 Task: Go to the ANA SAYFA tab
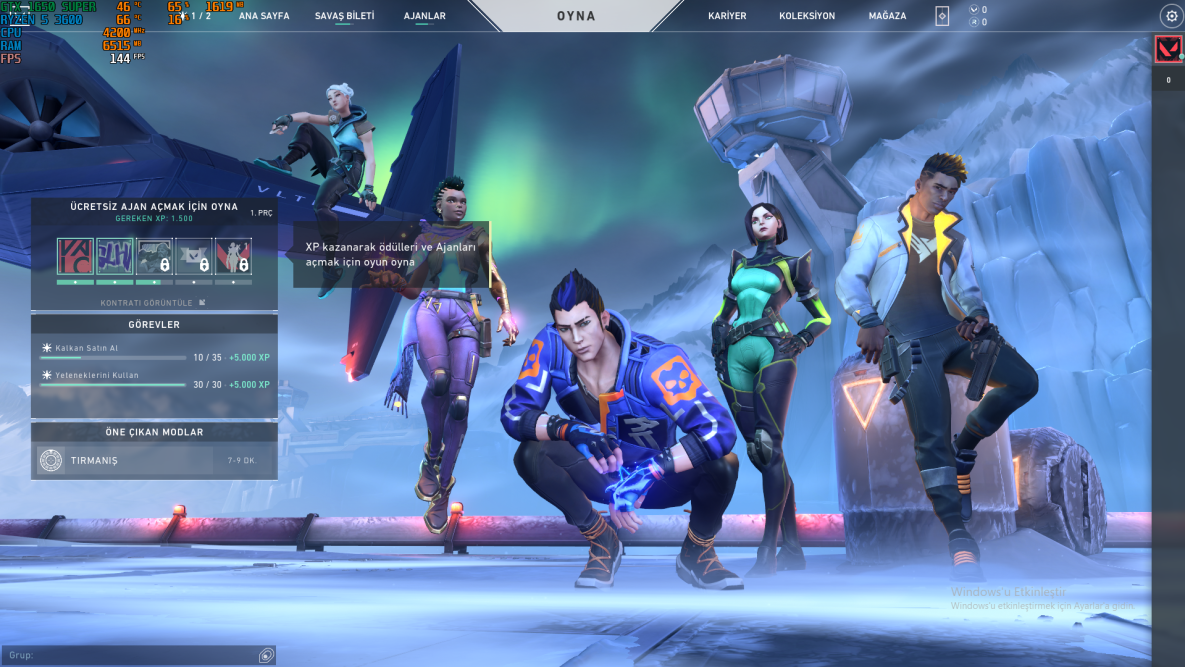[263, 16]
